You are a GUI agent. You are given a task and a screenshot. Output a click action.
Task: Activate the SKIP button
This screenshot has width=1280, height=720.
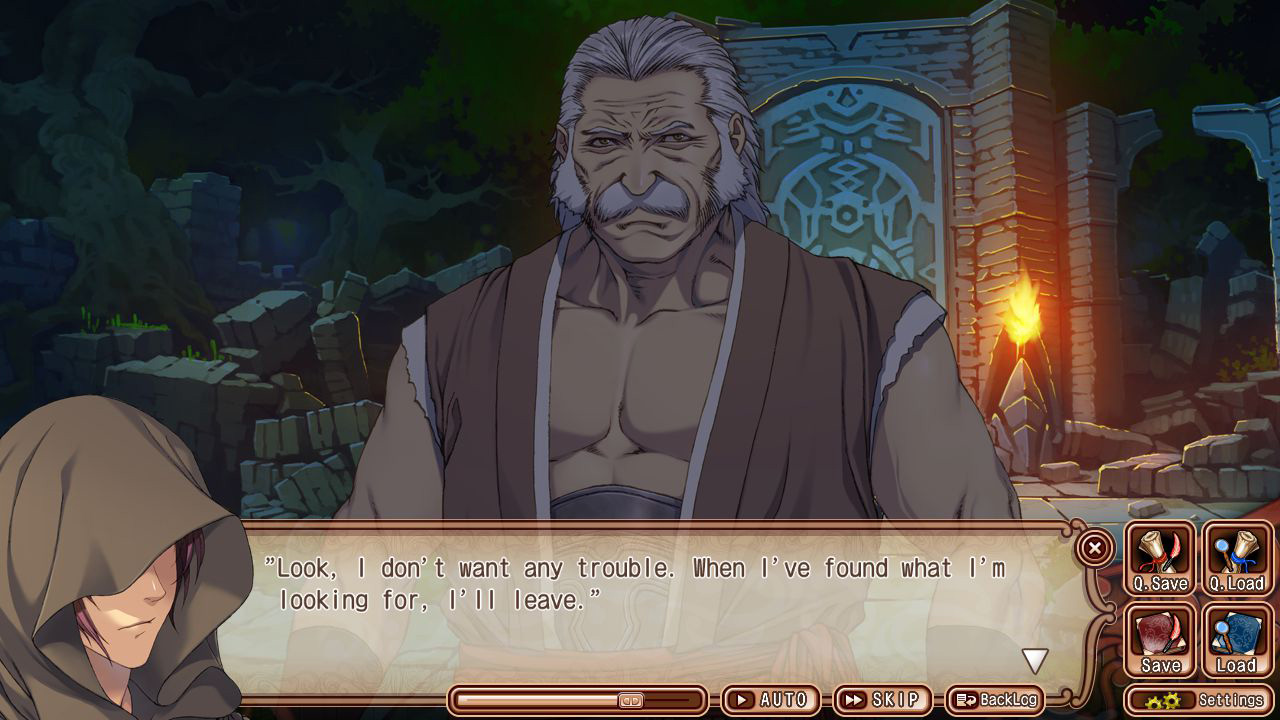click(x=881, y=700)
